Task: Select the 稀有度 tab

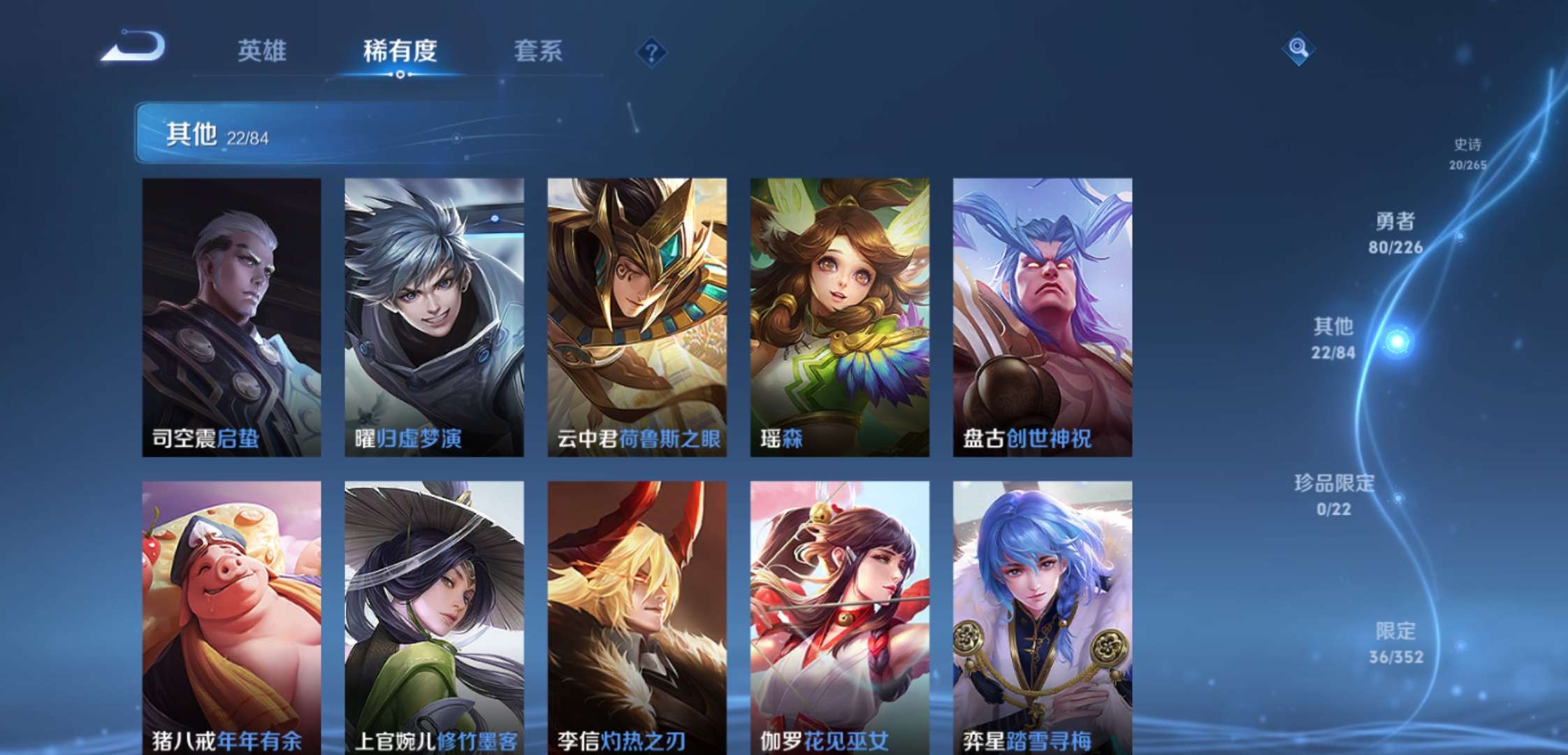Action: [x=400, y=51]
